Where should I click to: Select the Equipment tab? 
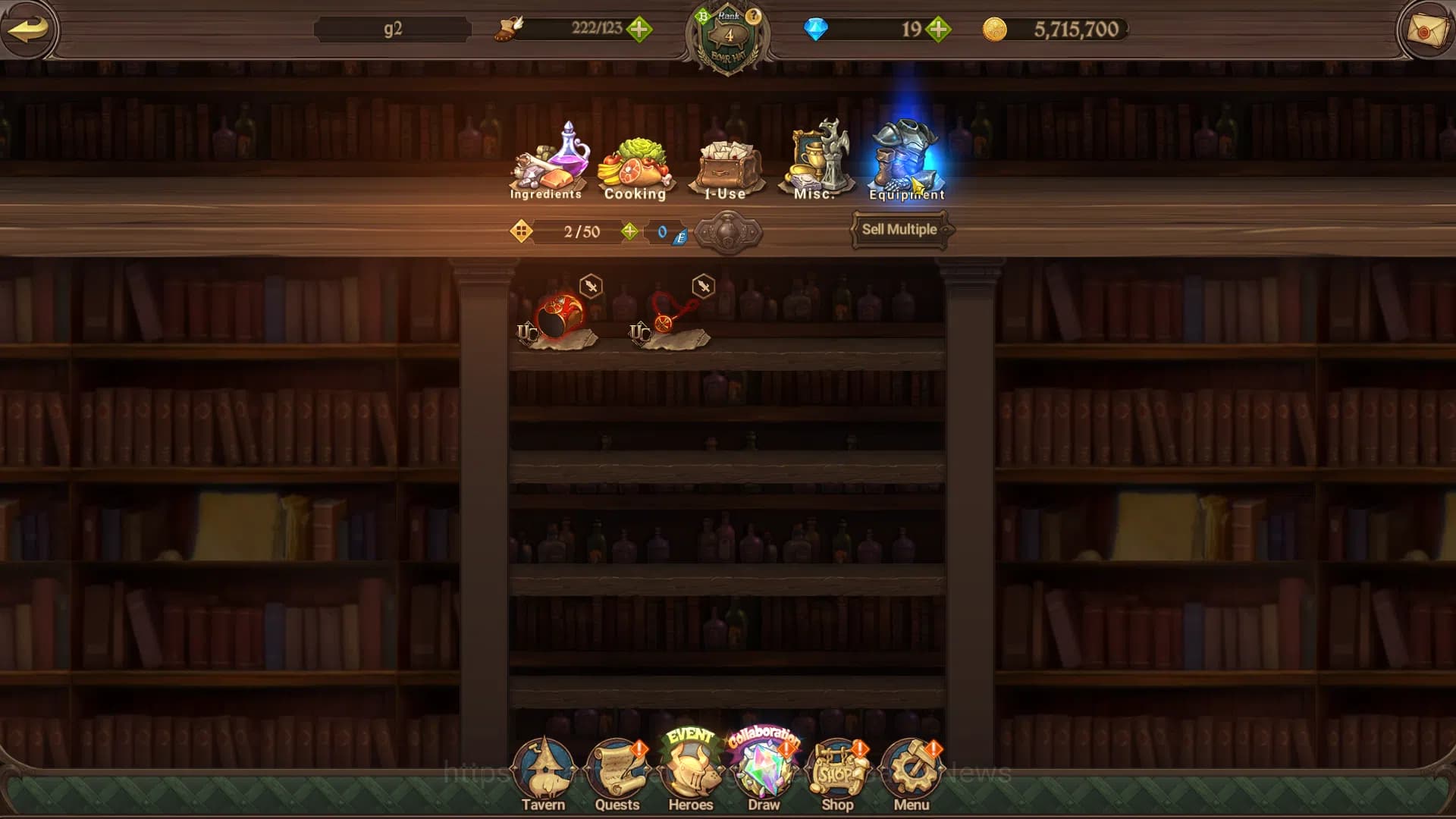(907, 162)
